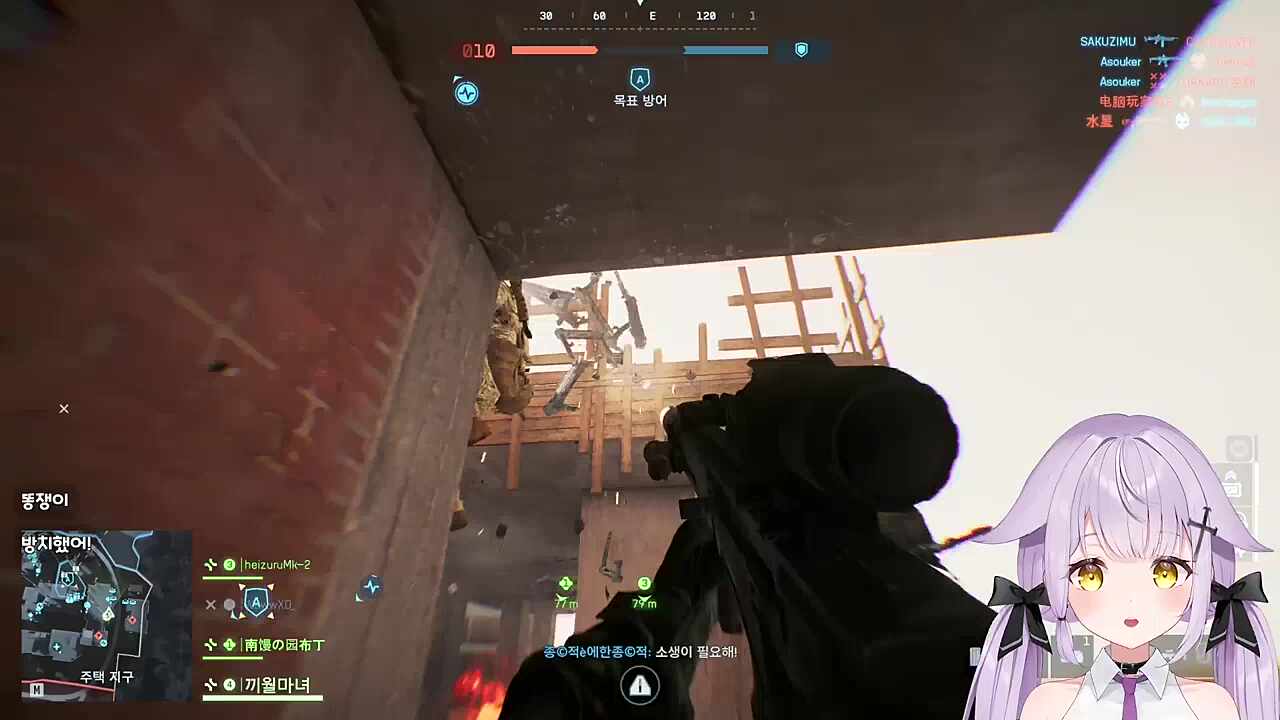Select squad member heizuruMk-2
Screen dimensions: 1280x720
pyautogui.click(x=277, y=565)
